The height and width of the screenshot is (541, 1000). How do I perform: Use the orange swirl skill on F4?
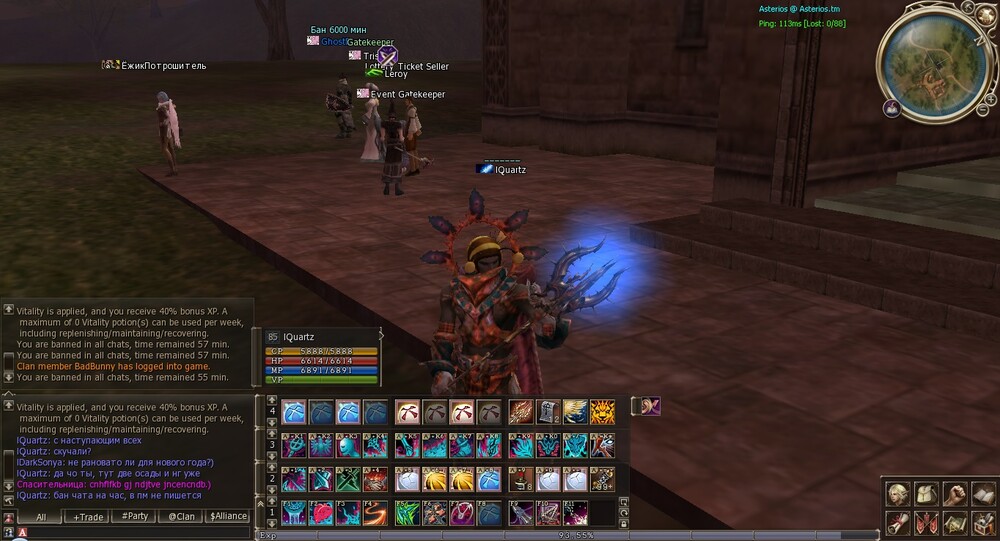click(x=376, y=513)
